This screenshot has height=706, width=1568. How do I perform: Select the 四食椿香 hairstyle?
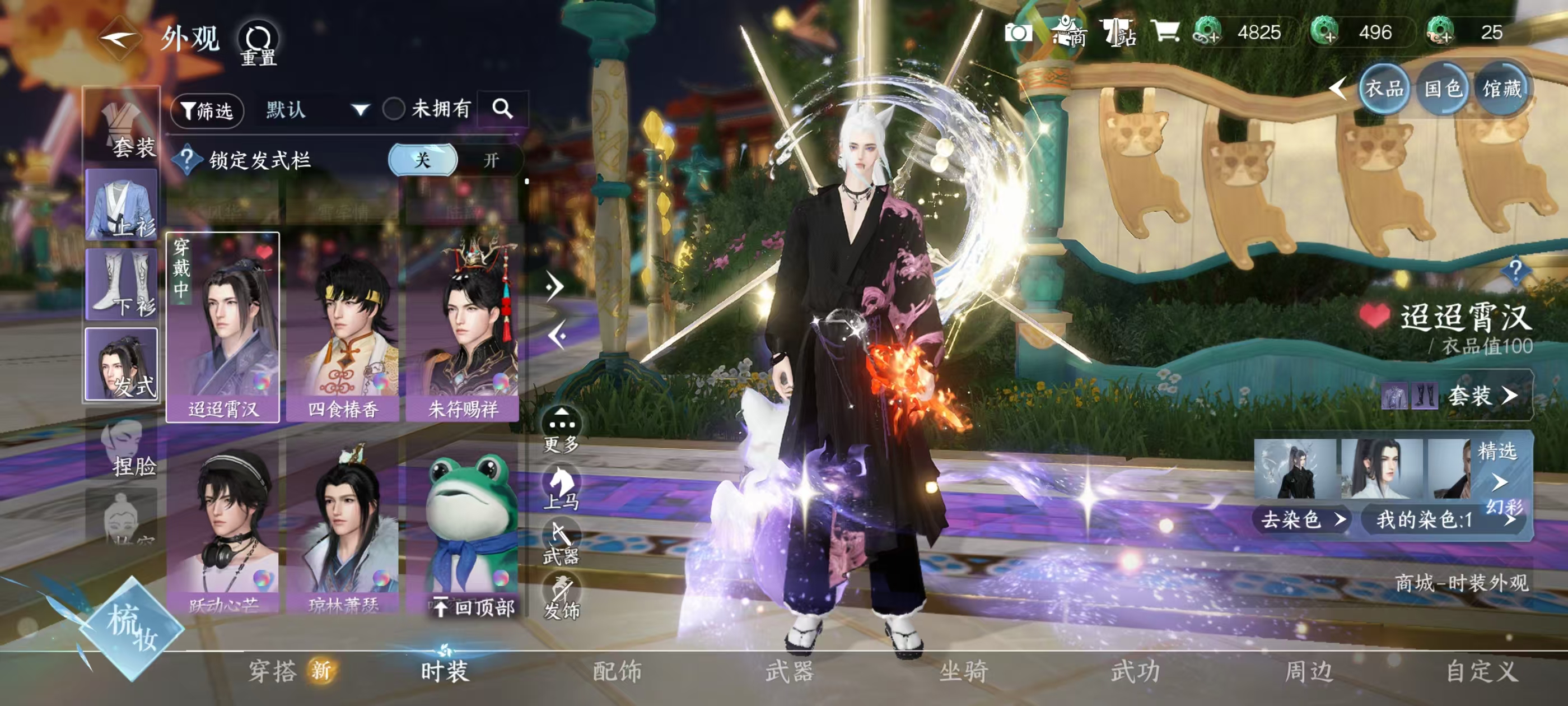pyautogui.click(x=343, y=329)
